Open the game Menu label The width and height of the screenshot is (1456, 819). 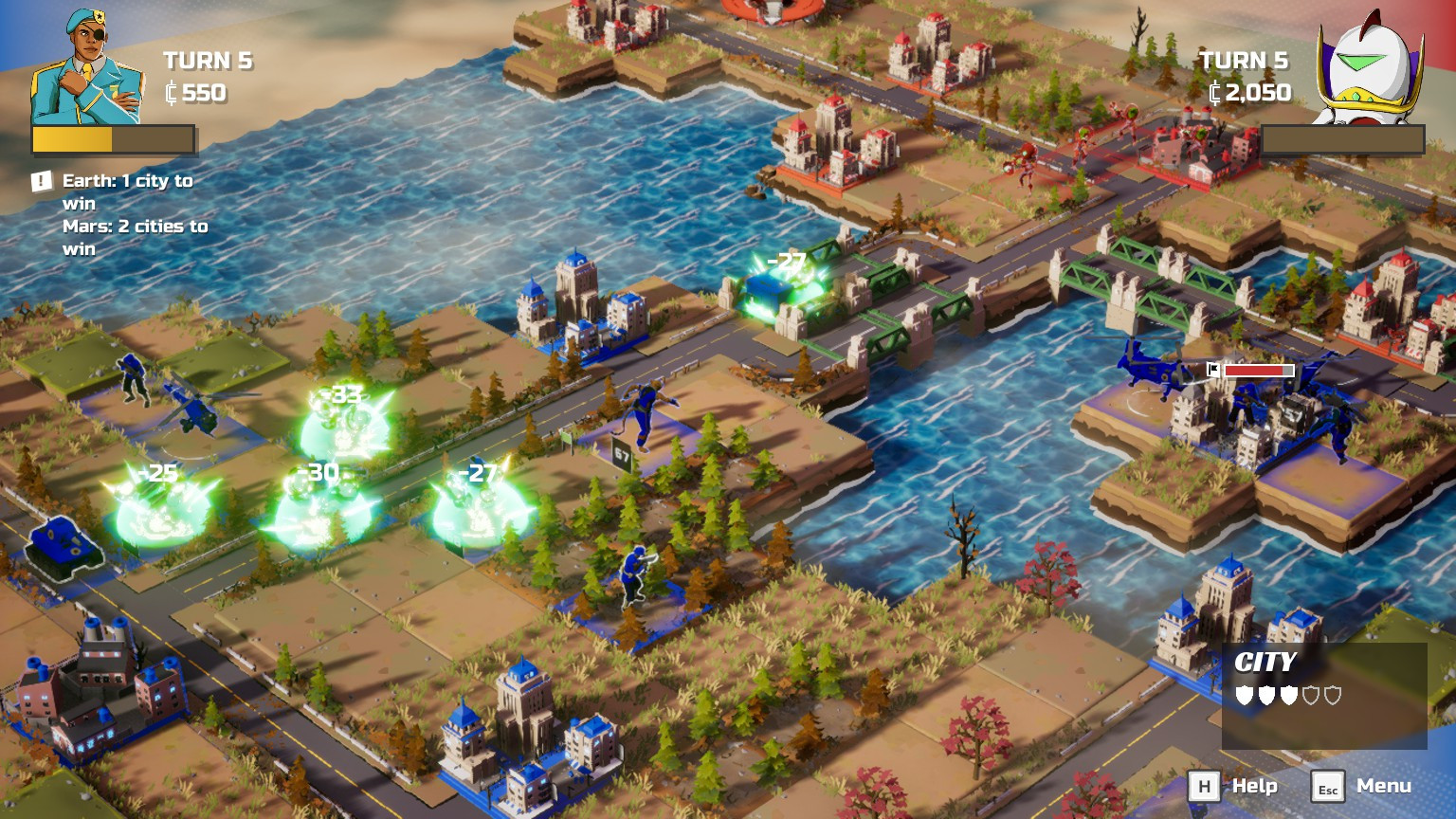(1383, 786)
